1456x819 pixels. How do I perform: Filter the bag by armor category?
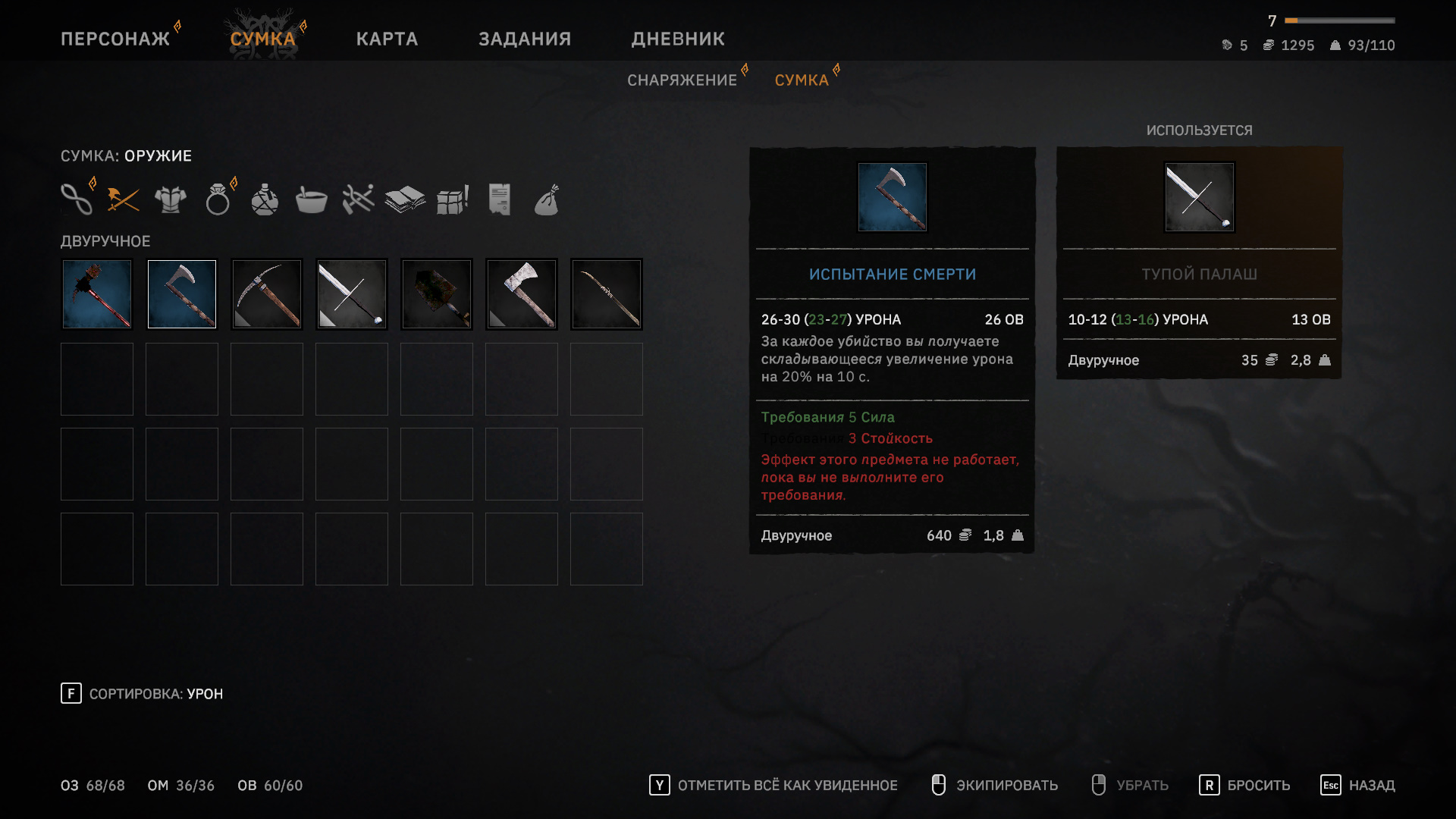click(x=170, y=199)
